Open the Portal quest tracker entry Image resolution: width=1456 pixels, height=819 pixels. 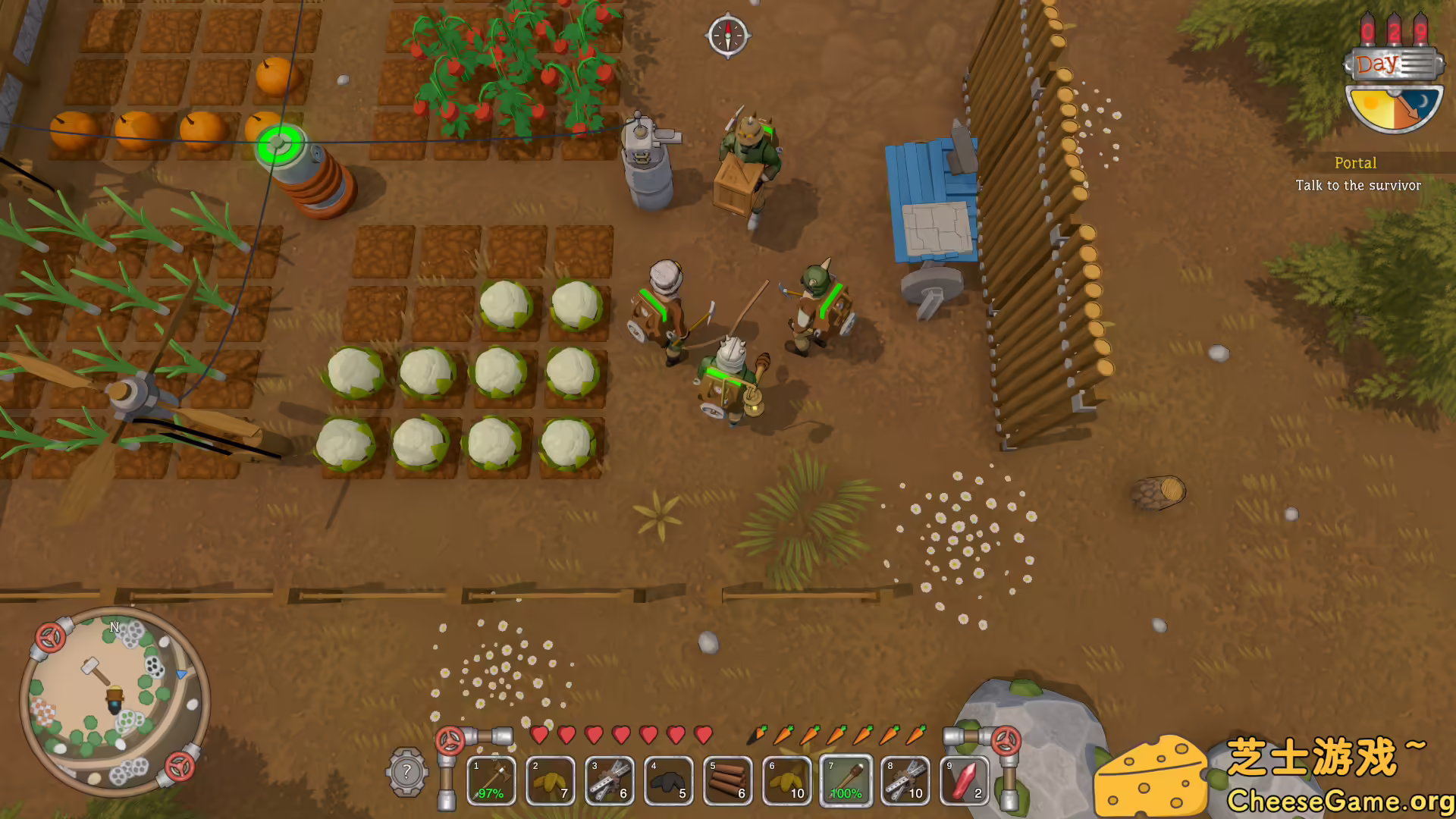pyautogui.click(x=1357, y=174)
